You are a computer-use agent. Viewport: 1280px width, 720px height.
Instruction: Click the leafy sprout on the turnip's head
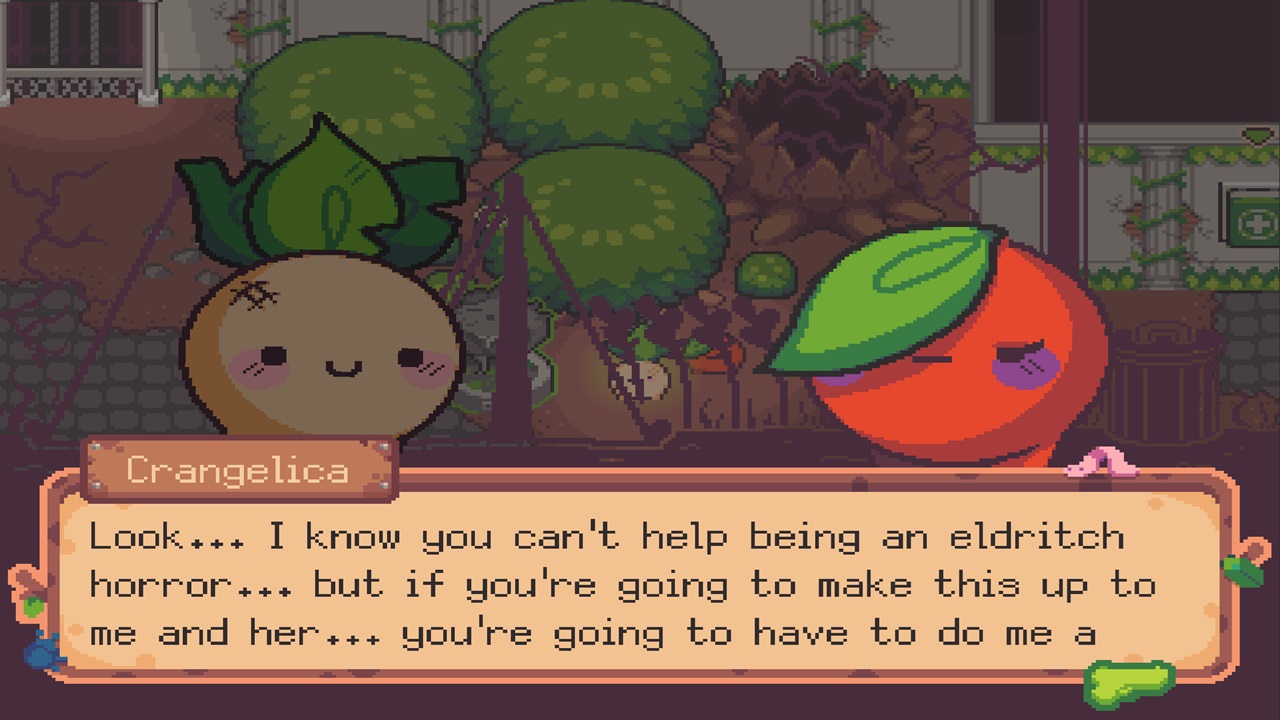(320, 190)
